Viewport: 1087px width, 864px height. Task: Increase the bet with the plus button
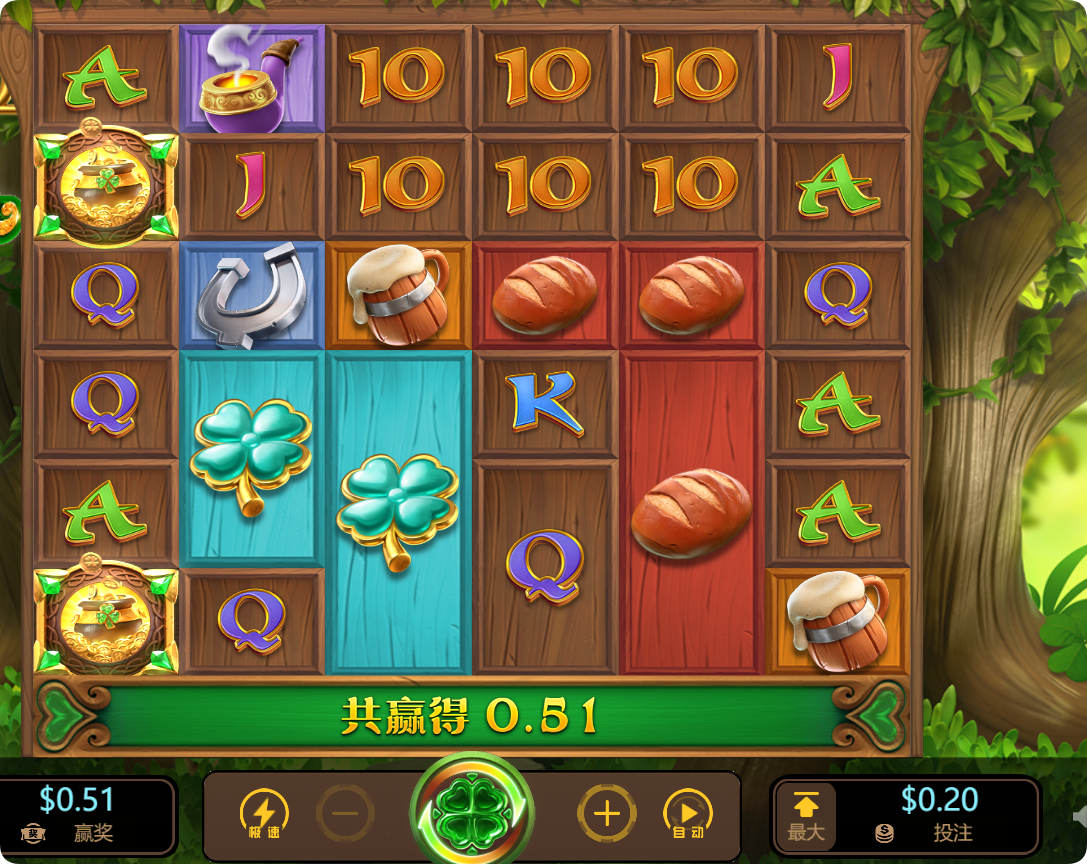(x=606, y=813)
